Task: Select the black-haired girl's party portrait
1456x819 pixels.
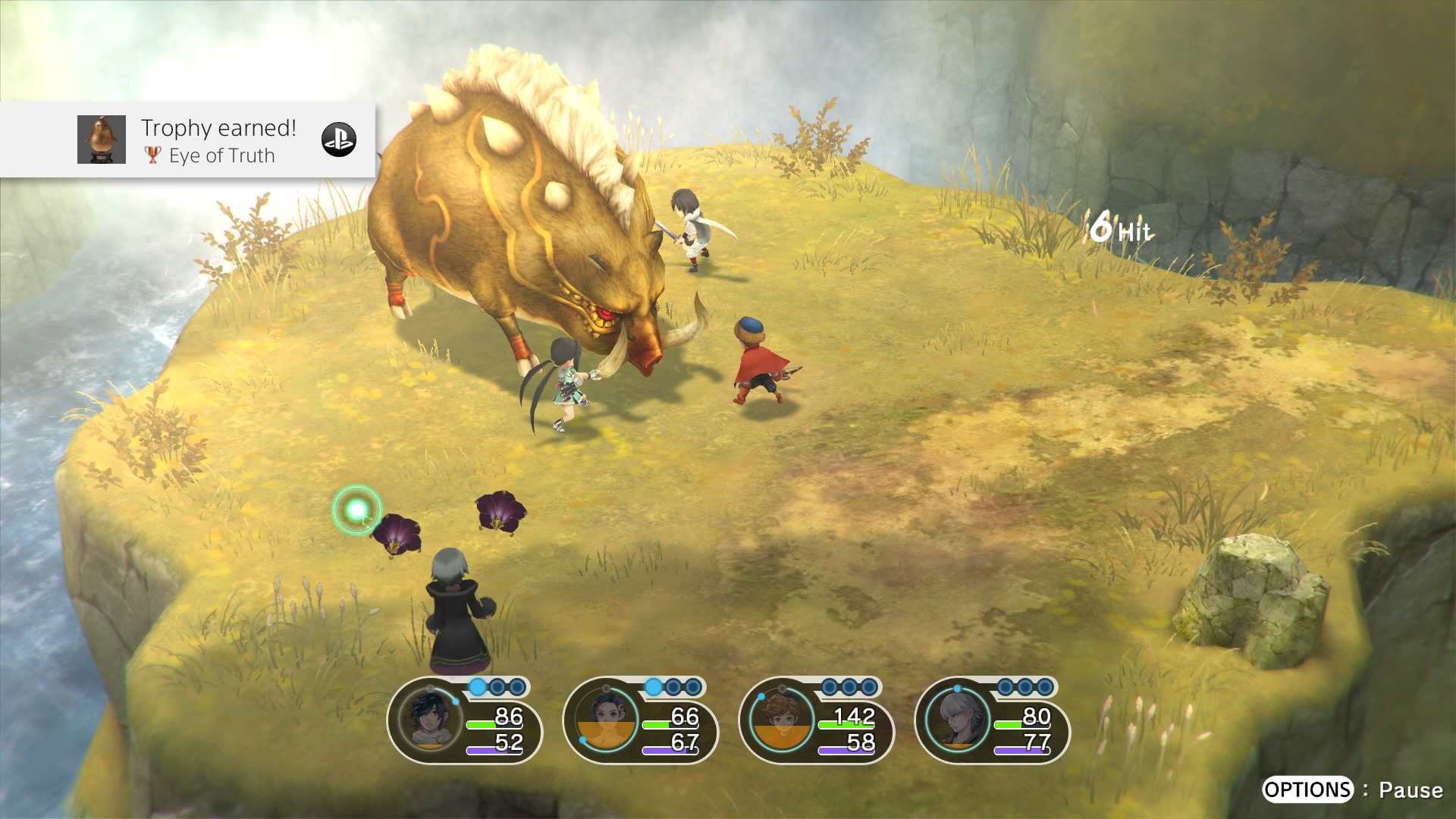Action: pyautogui.click(x=605, y=719)
